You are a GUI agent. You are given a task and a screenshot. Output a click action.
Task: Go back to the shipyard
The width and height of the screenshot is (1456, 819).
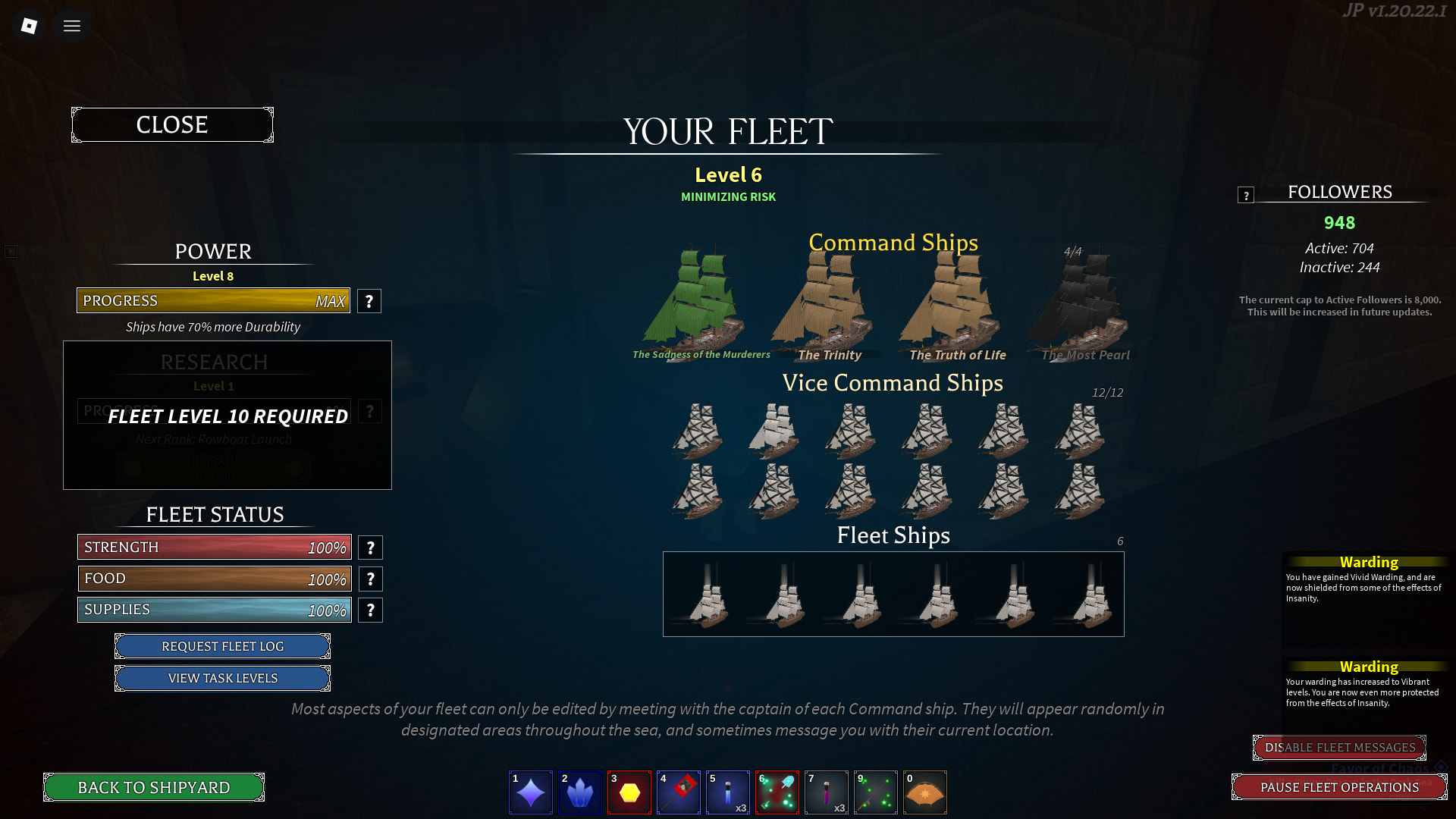coord(154,787)
